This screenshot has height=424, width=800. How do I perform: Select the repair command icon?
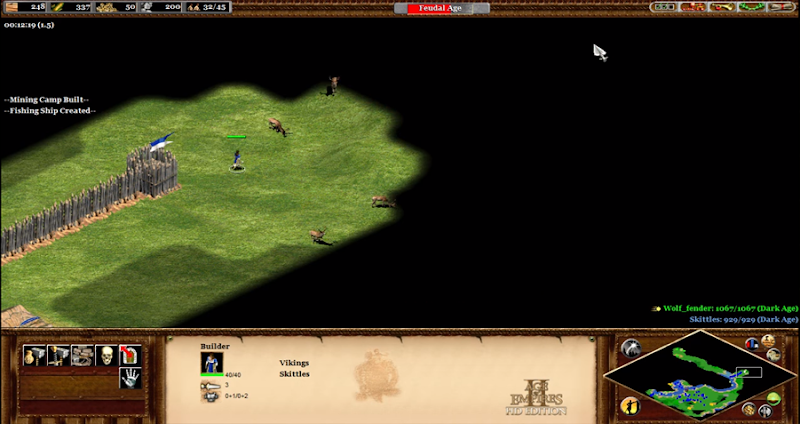83,355
